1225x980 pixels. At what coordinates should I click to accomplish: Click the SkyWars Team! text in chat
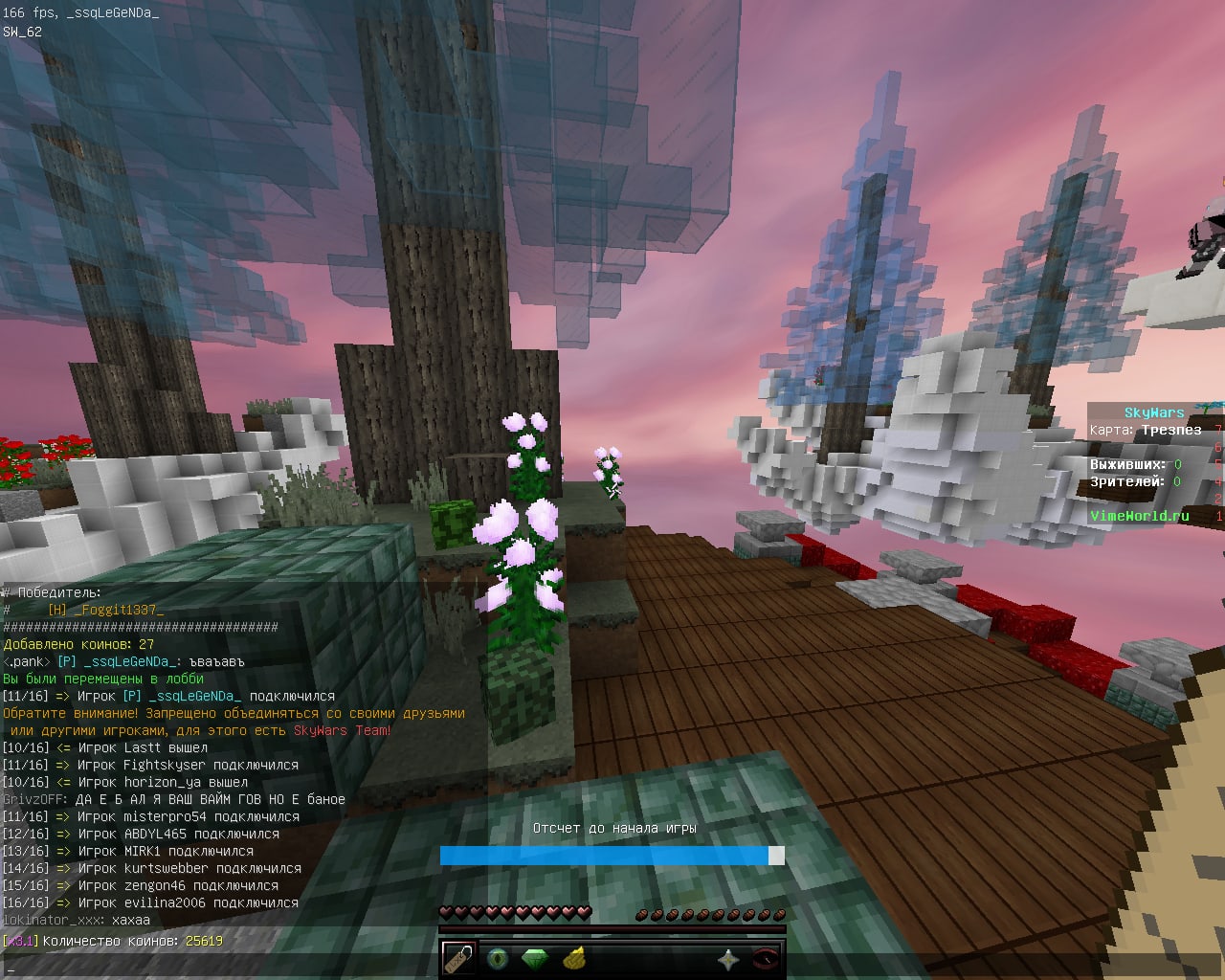coord(345,730)
